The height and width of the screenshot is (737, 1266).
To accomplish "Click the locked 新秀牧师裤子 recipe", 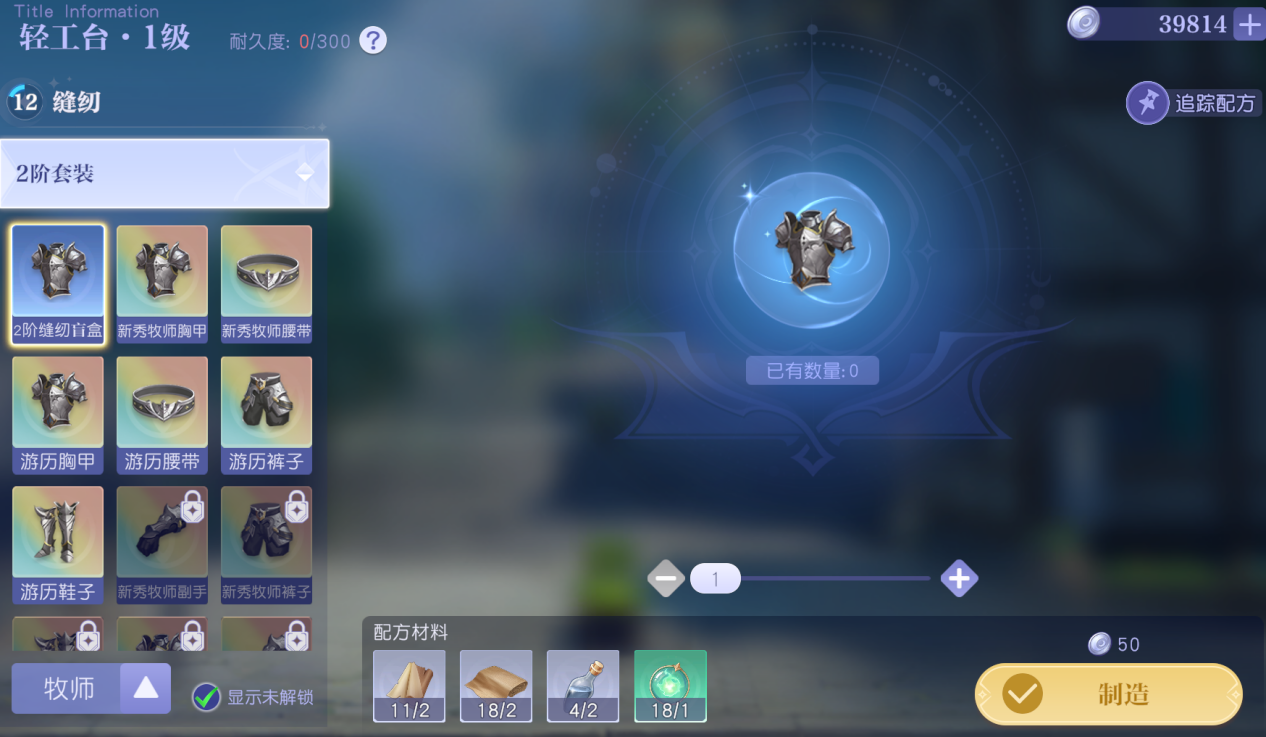I will [266, 545].
